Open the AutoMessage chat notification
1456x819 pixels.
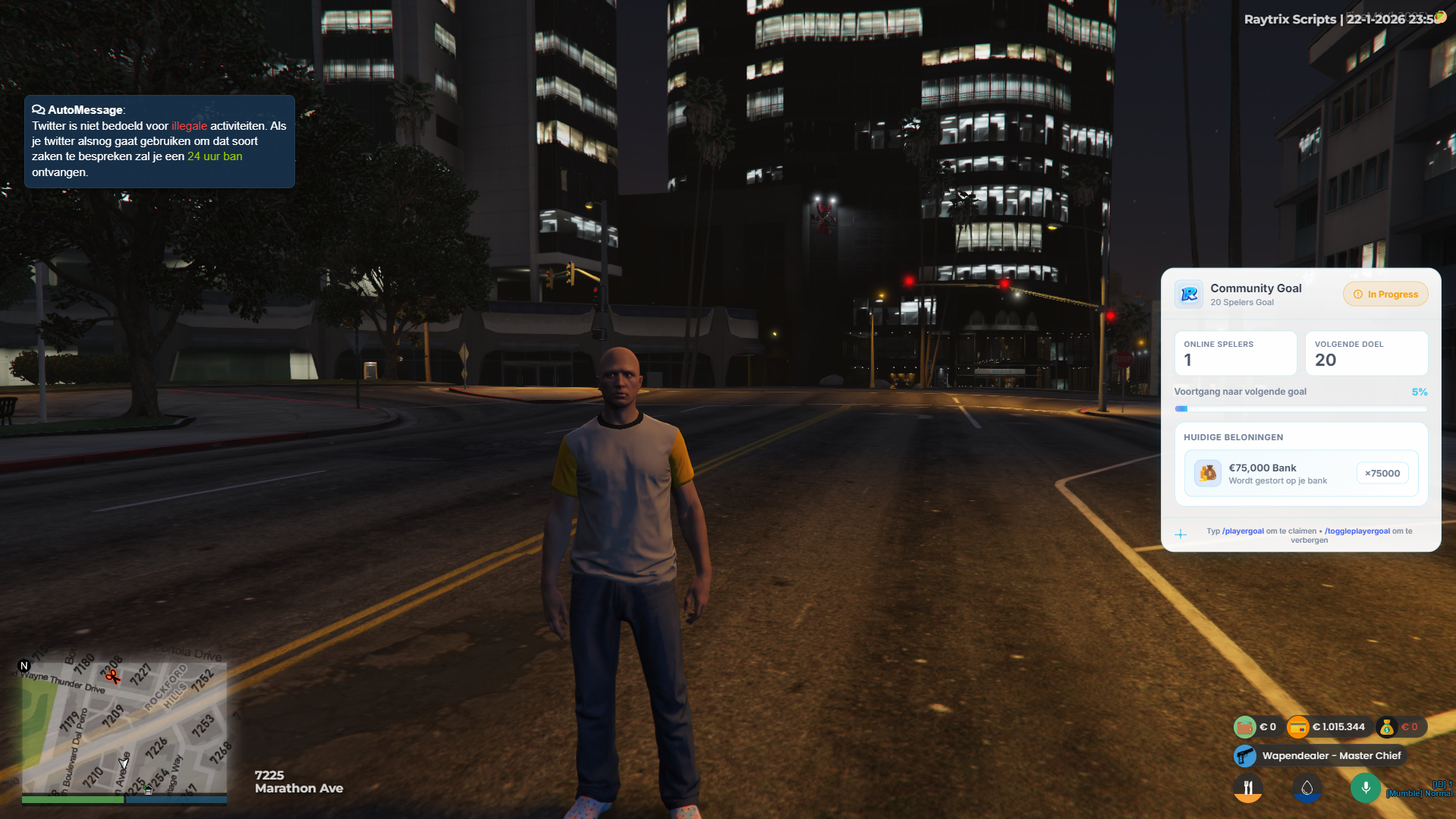pos(159,141)
